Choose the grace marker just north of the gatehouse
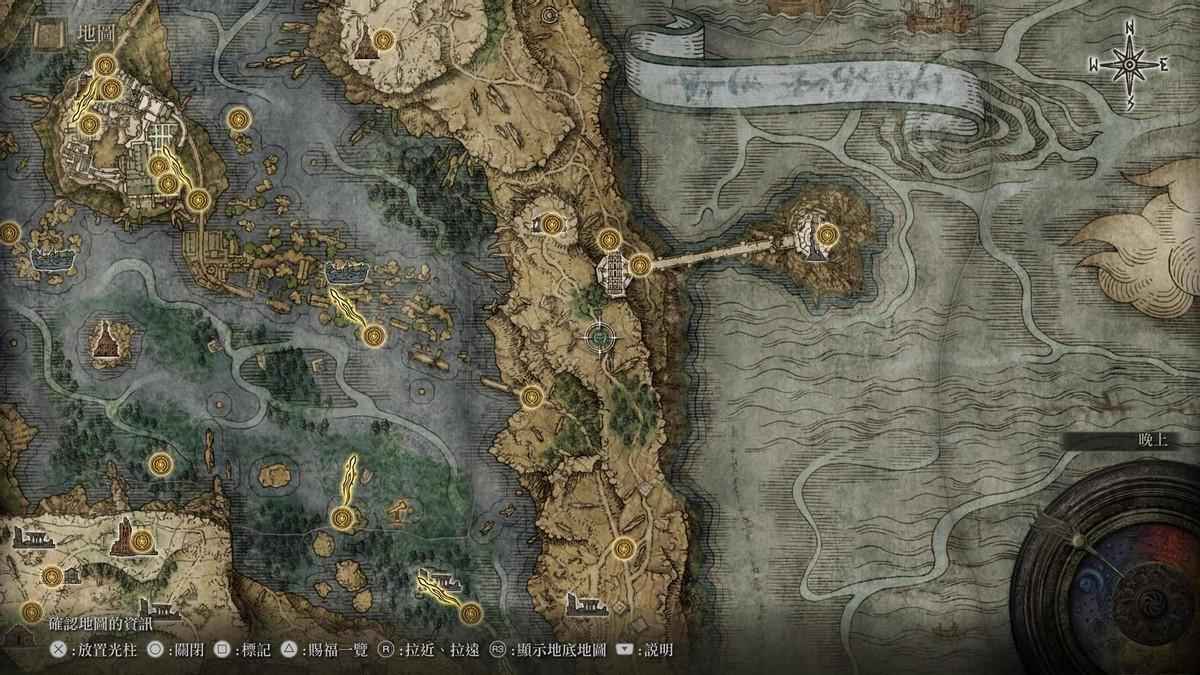 [609, 240]
